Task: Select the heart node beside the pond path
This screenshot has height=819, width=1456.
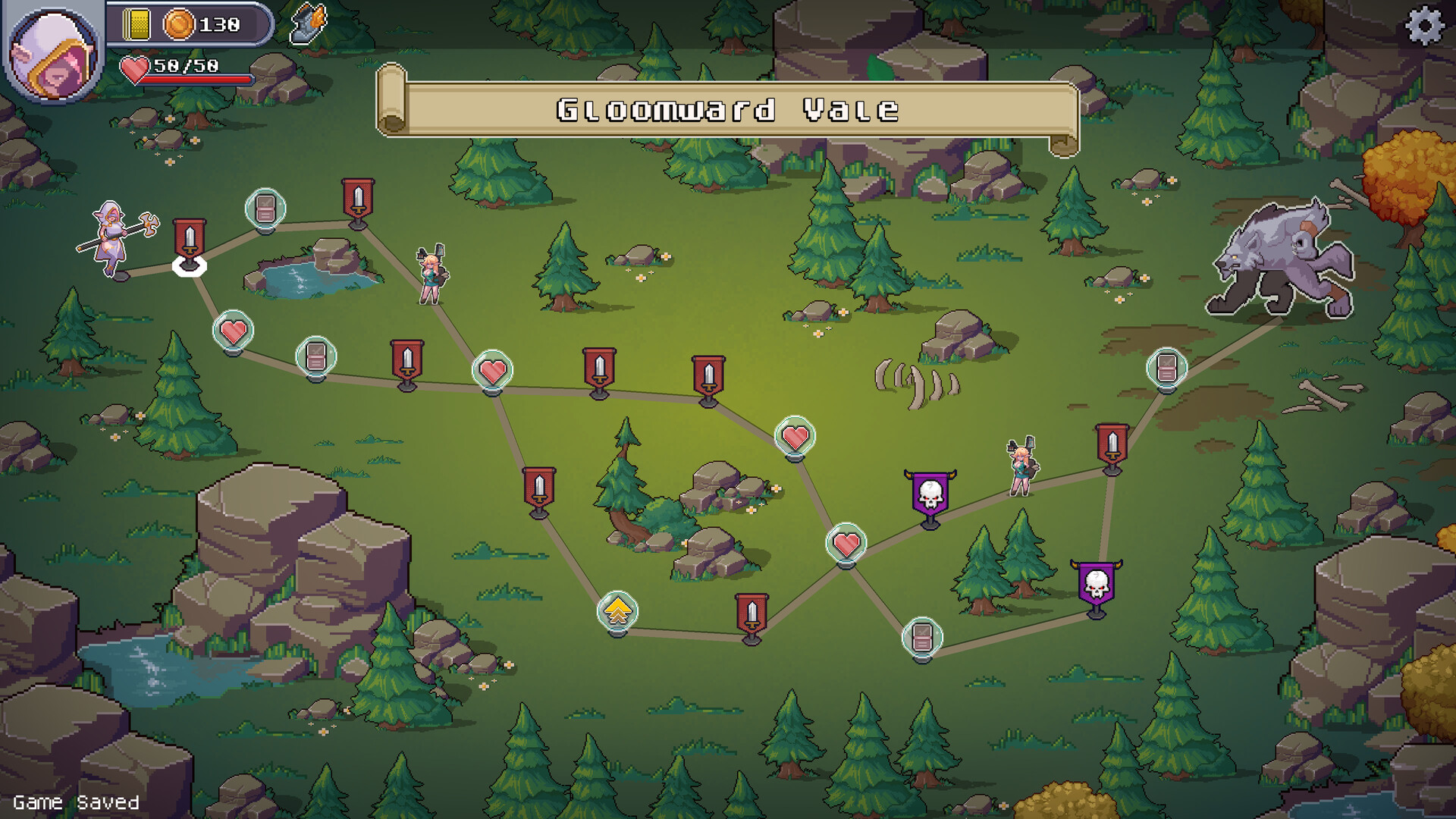Action: coord(233,331)
